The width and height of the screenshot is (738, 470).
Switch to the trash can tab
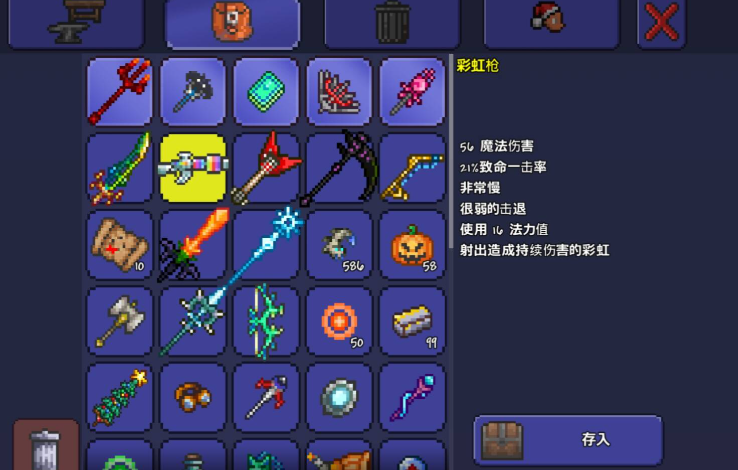pos(391,22)
